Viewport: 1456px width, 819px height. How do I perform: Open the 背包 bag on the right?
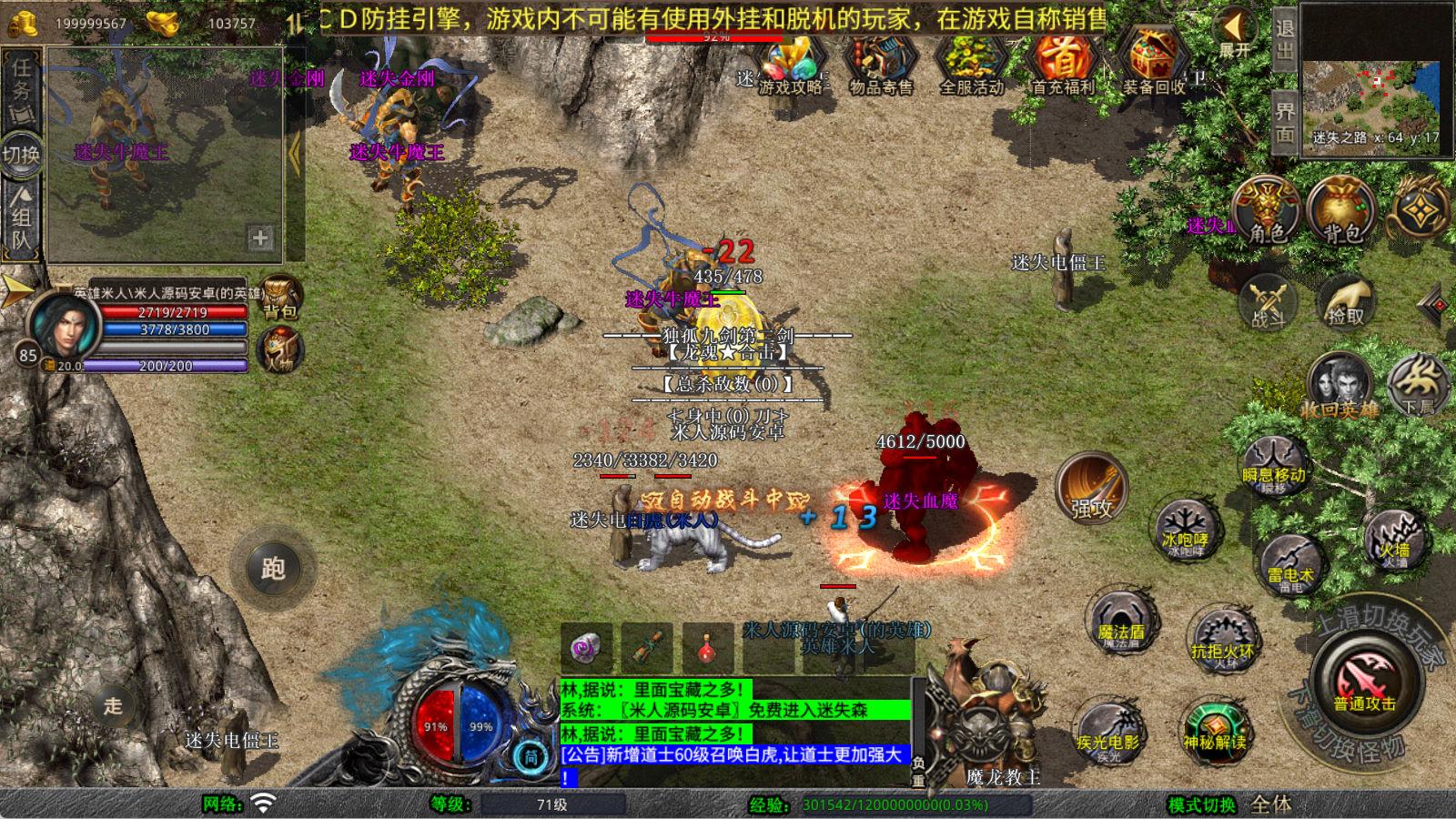(x=1340, y=211)
